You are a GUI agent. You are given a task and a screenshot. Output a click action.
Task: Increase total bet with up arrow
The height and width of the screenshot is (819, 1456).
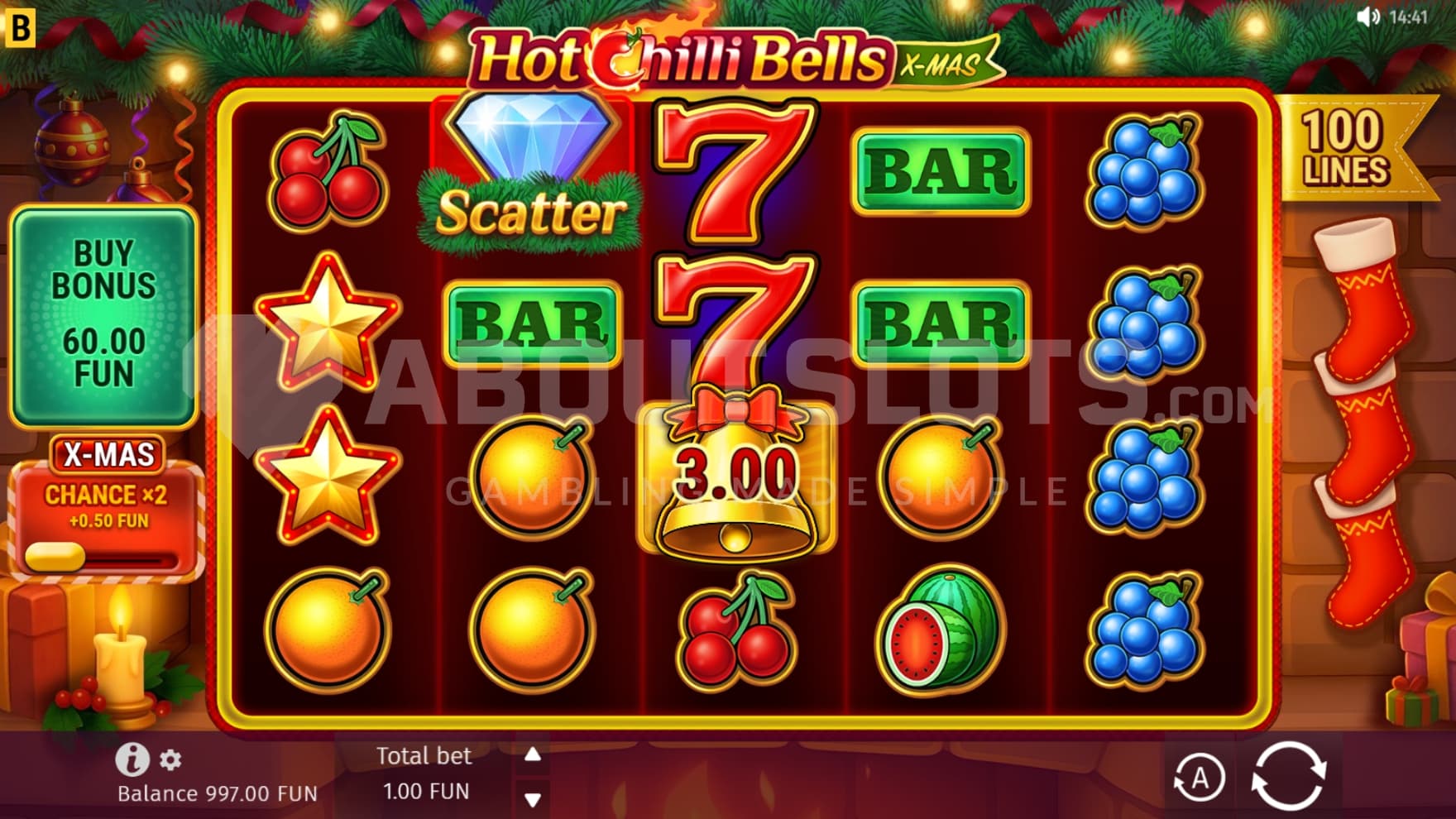(533, 754)
